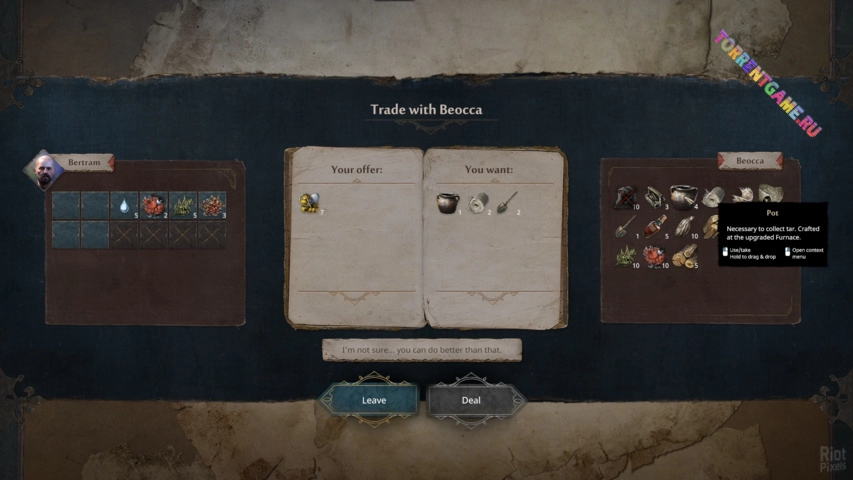Confirm the trade with the Deal button
853x480 pixels.
pos(471,400)
